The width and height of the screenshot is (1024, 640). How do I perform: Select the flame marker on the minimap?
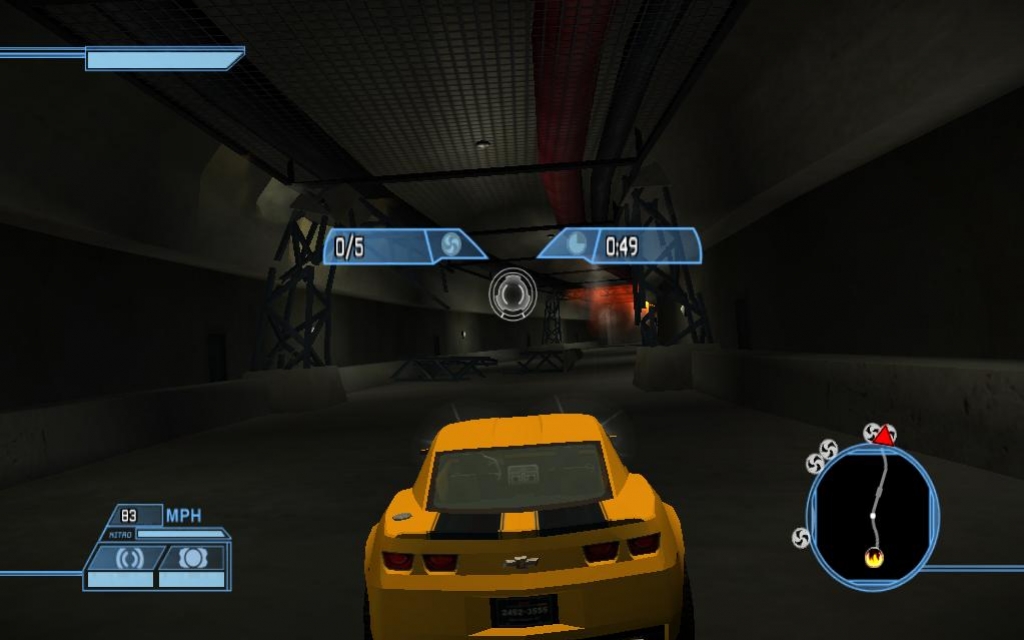tap(873, 558)
